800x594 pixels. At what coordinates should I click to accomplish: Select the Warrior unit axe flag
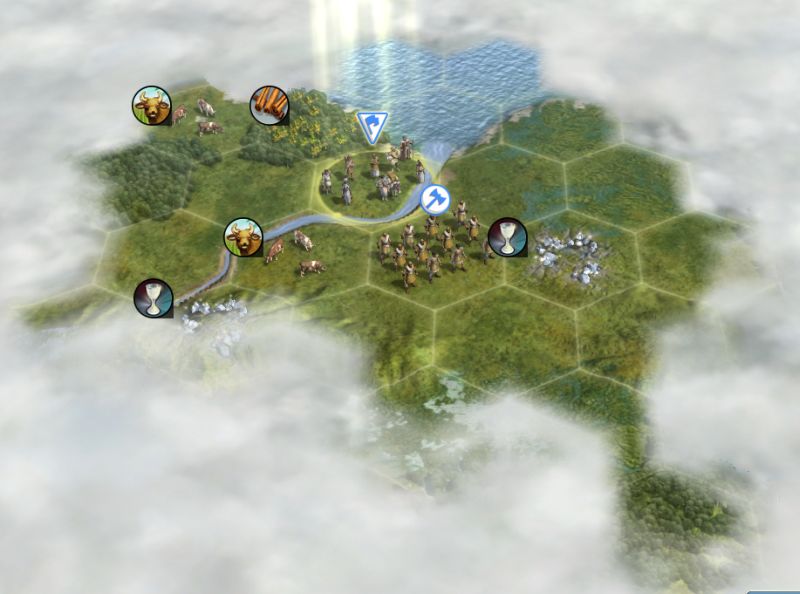[x=434, y=198]
